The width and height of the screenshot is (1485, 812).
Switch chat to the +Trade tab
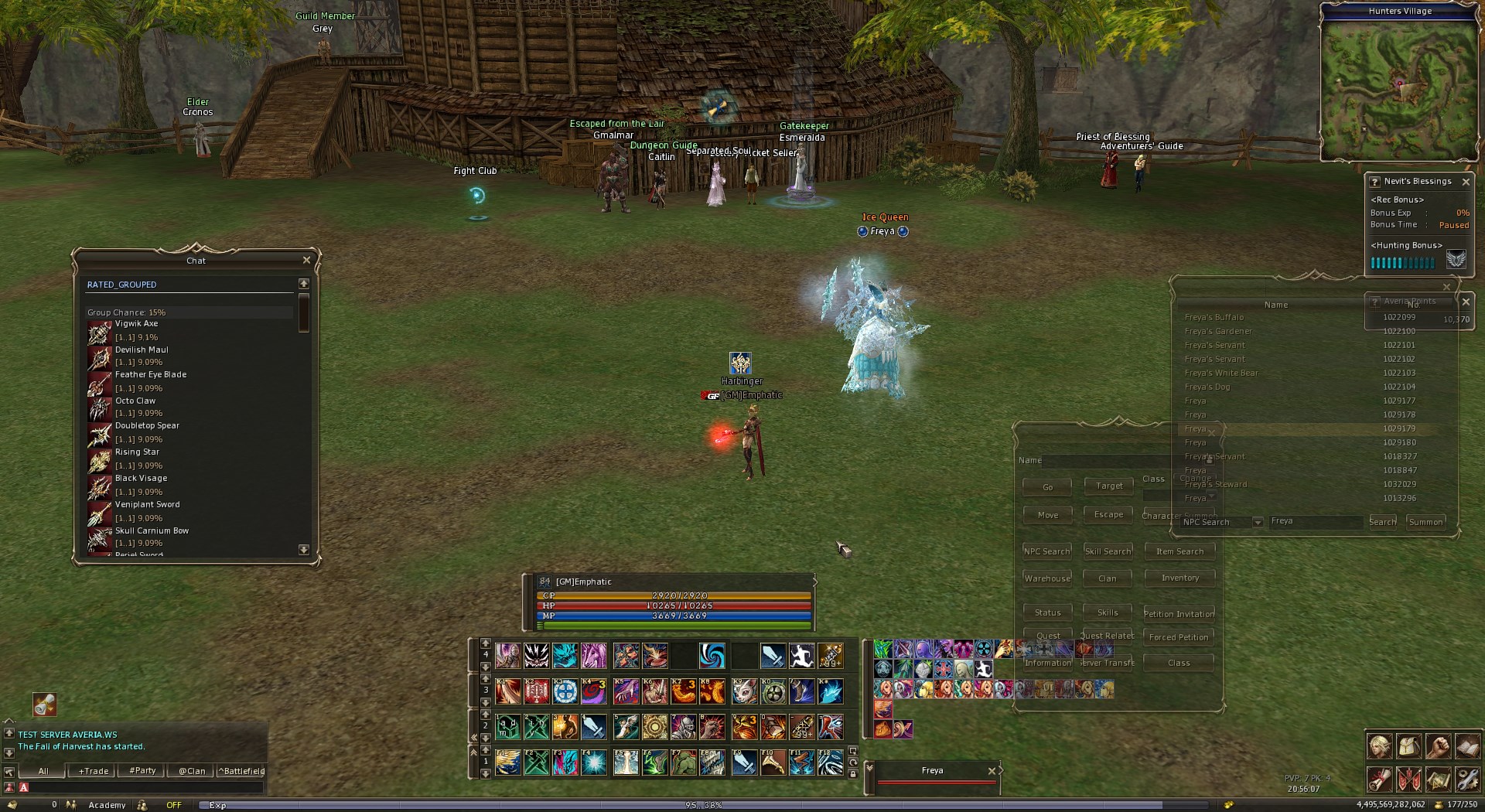click(94, 771)
